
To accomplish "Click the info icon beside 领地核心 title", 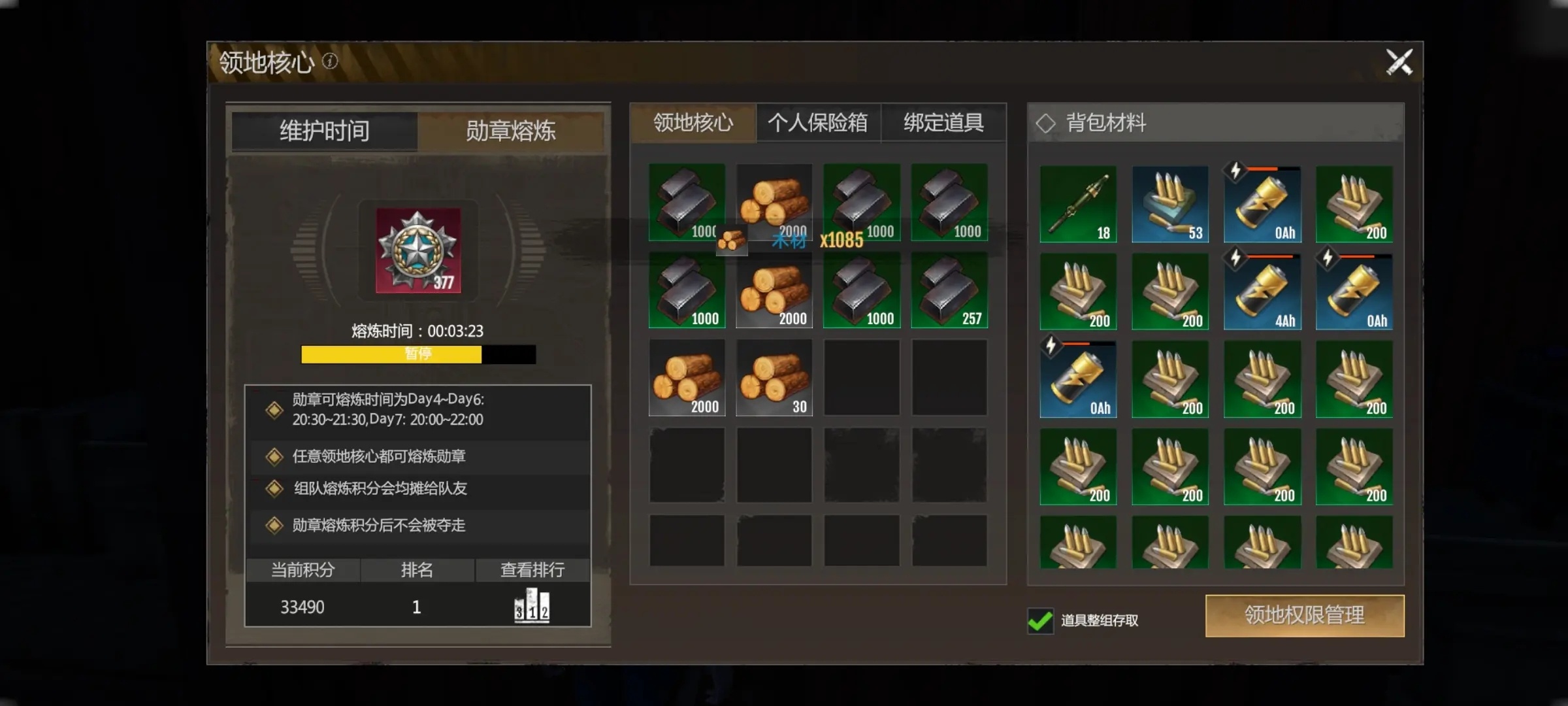I will point(331,61).
